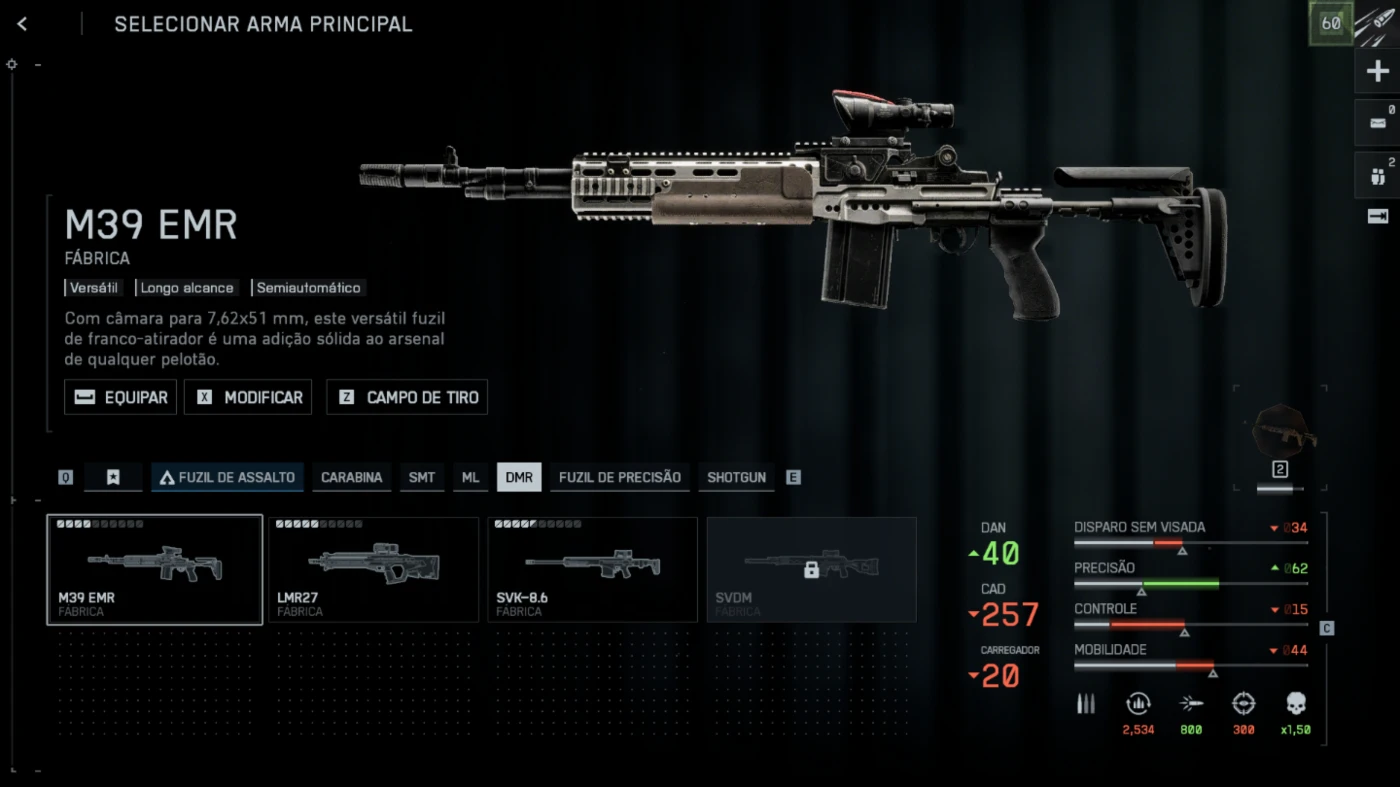Choose the LMR27 weapon tile
This screenshot has height=787, width=1400.
coord(374,569)
